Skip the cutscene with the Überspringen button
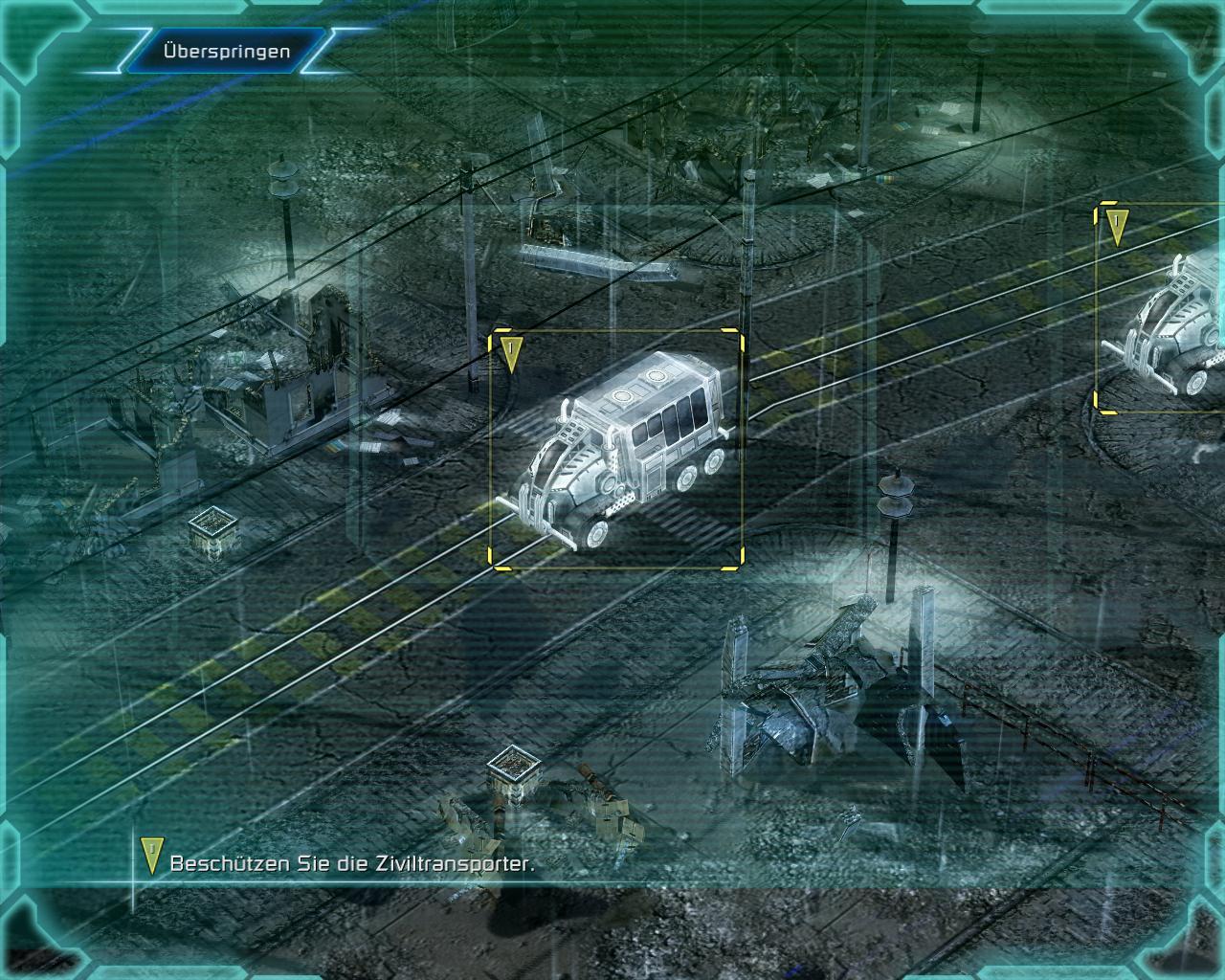 tap(227, 51)
